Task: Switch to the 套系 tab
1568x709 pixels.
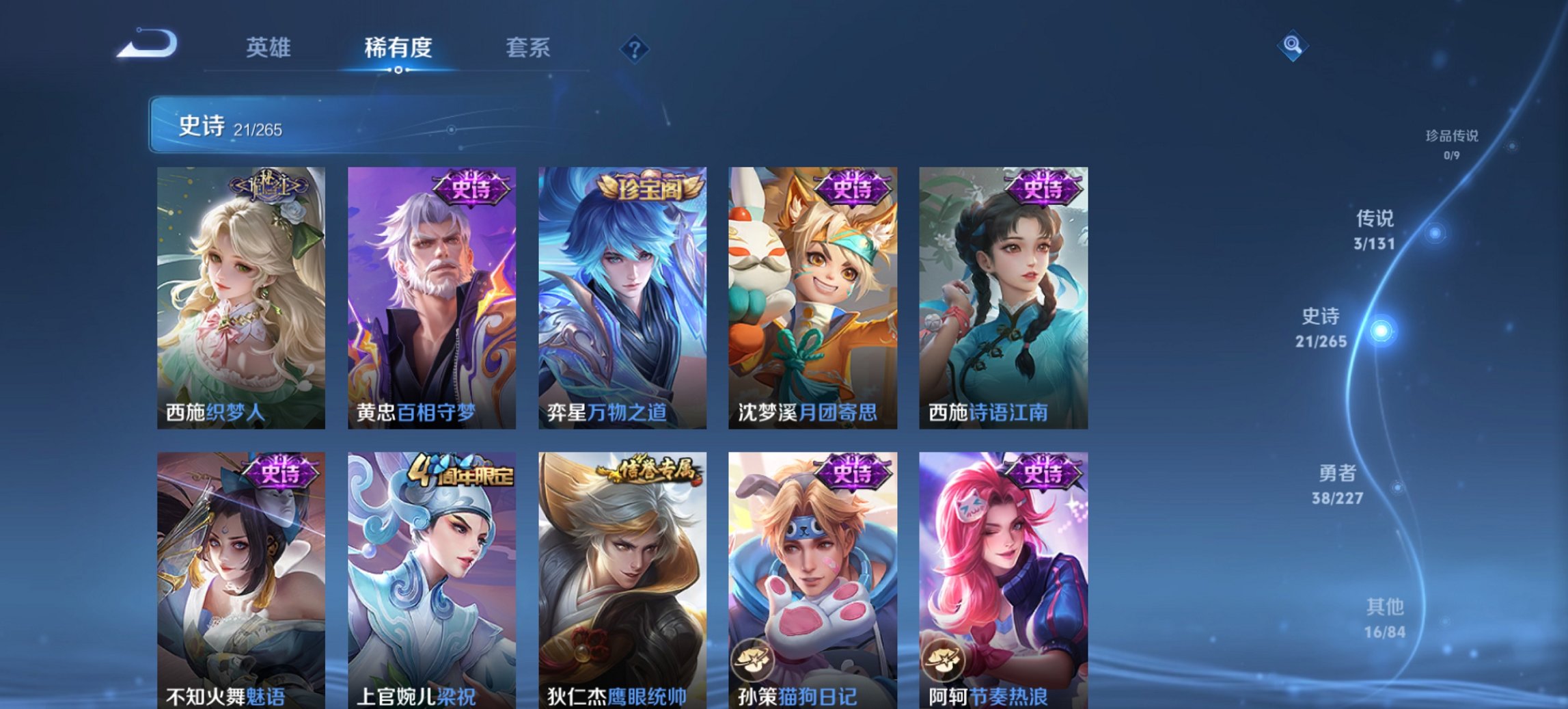Action: [528, 49]
